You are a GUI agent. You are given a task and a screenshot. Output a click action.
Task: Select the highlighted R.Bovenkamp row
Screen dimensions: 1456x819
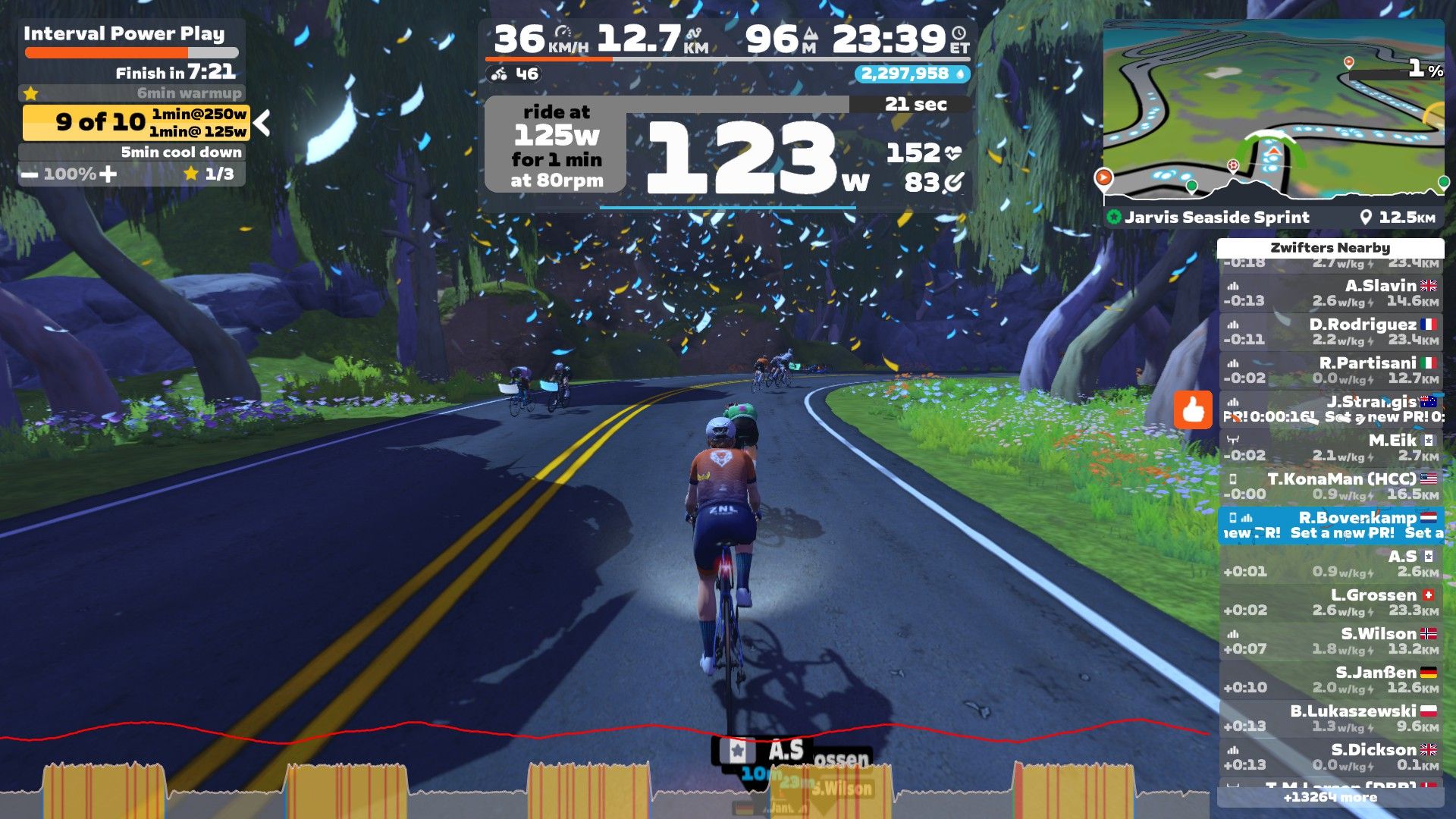[x=1330, y=525]
